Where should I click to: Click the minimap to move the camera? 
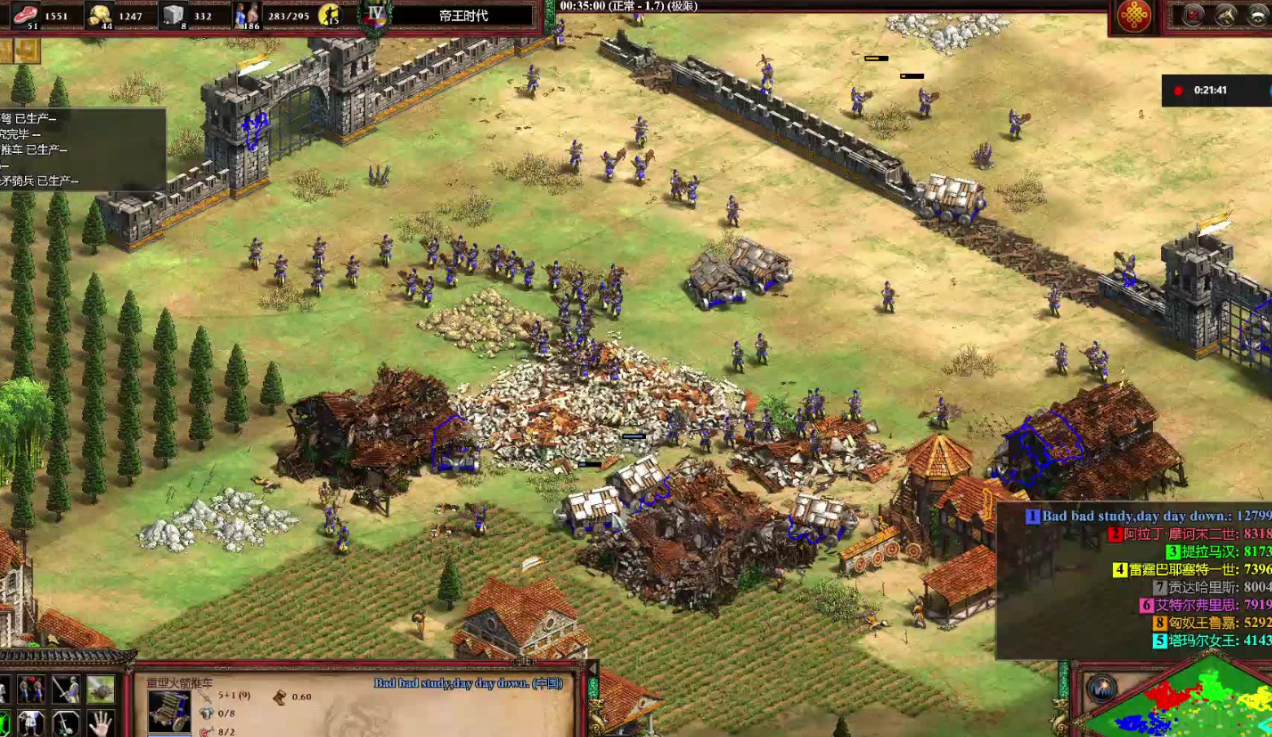click(1180, 700)
